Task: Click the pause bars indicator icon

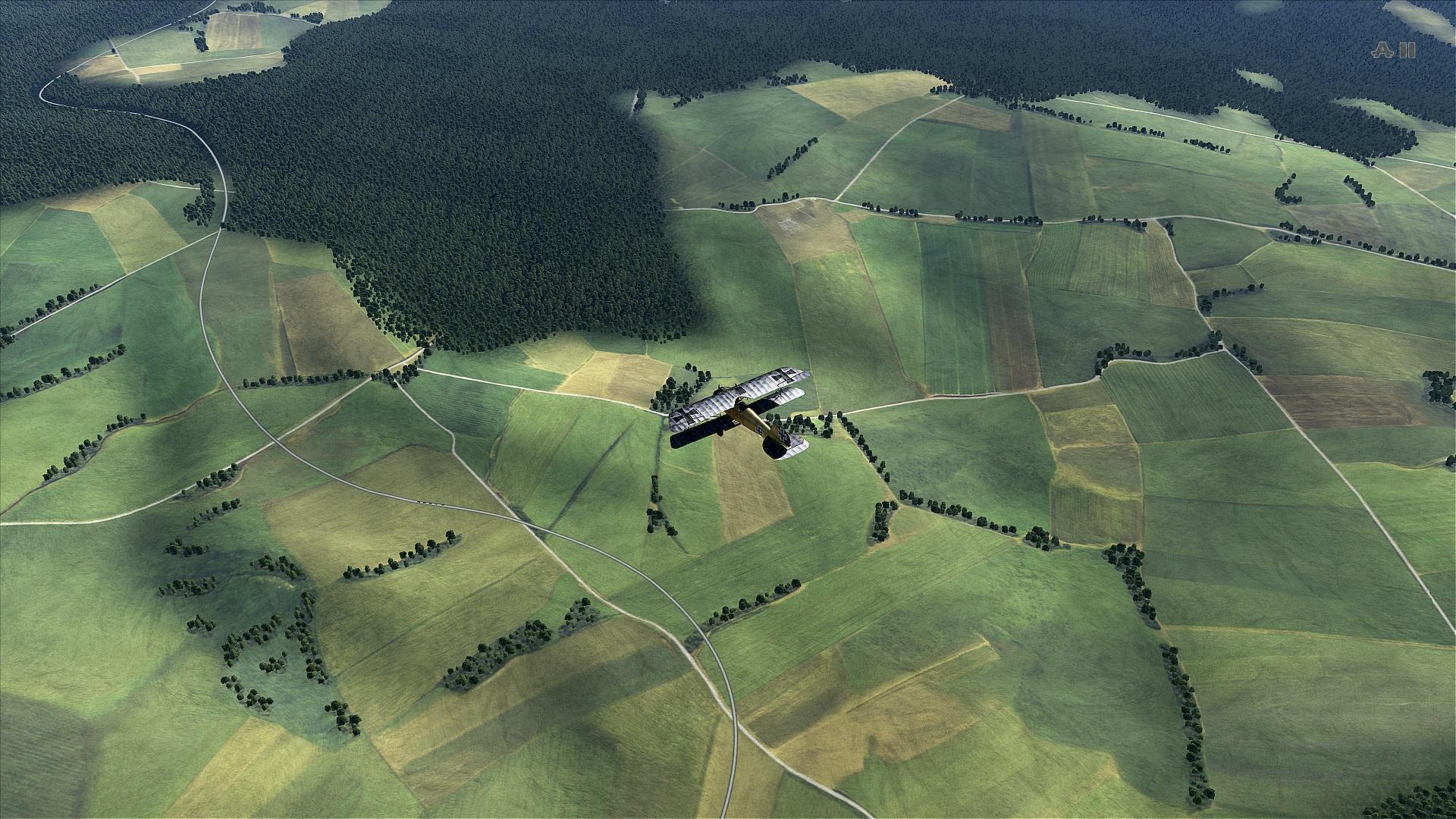Action: pos(1408,51)
